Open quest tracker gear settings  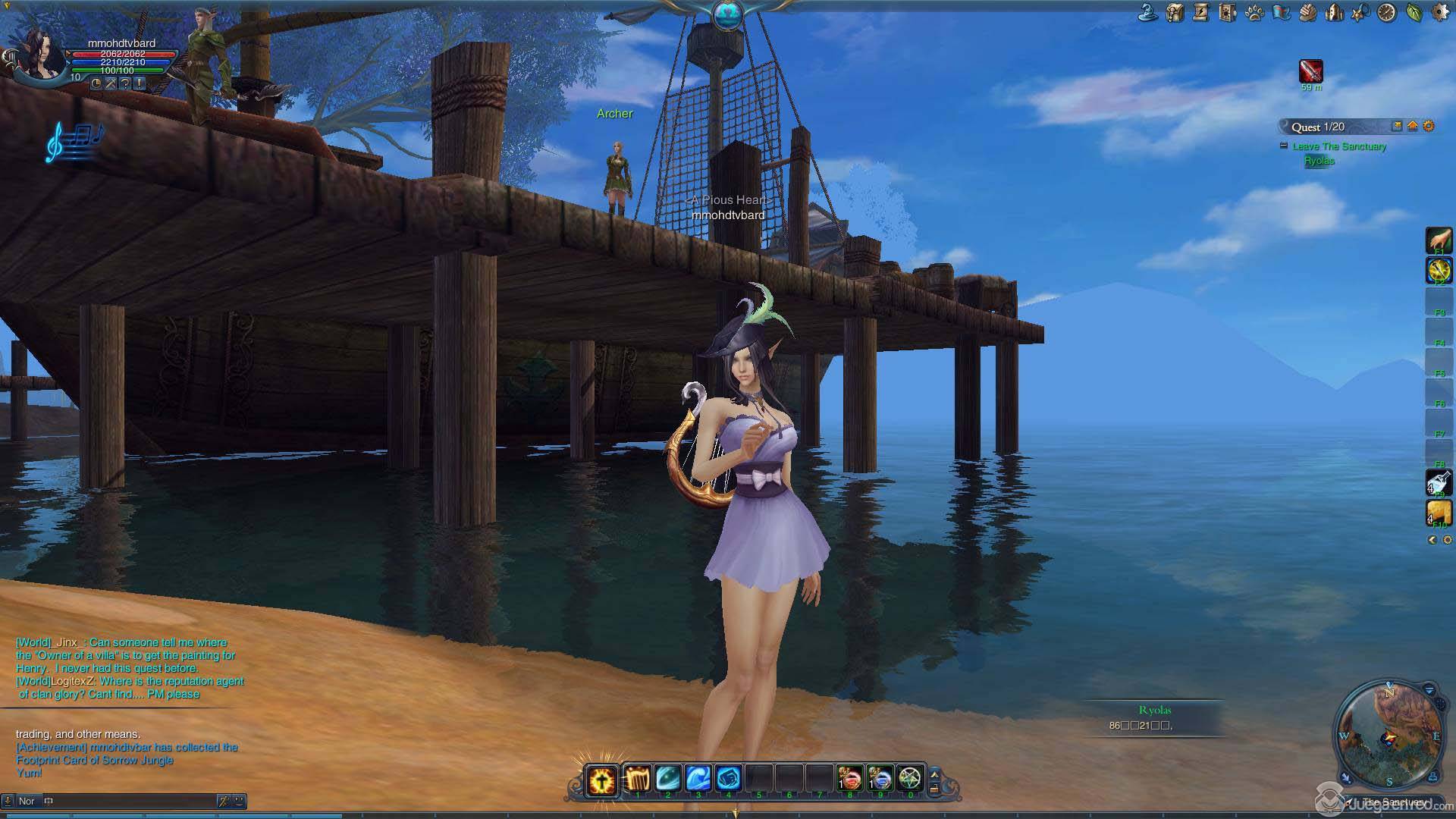click(1429, 127)
